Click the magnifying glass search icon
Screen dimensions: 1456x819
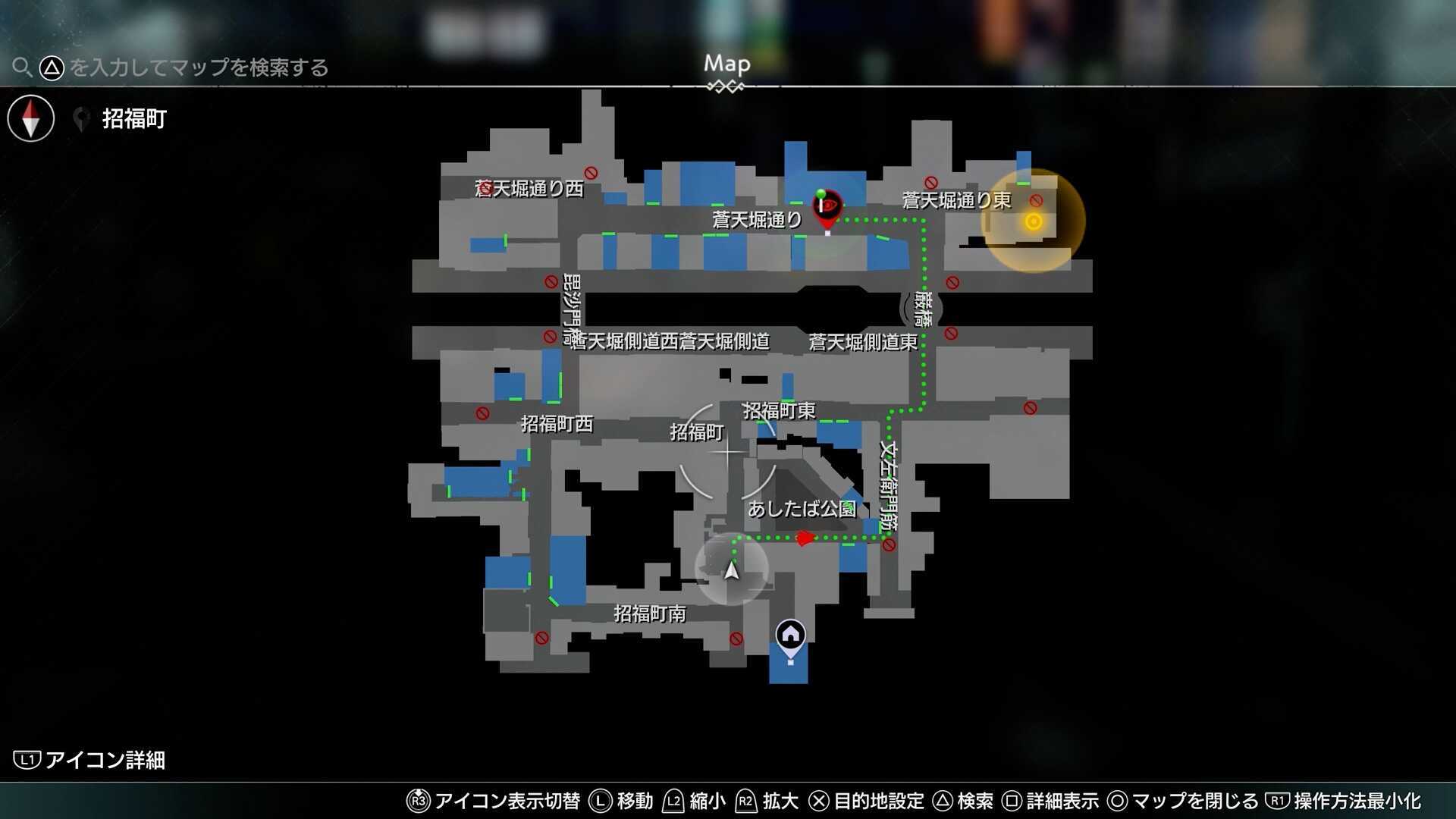click(x=22, y=67)
